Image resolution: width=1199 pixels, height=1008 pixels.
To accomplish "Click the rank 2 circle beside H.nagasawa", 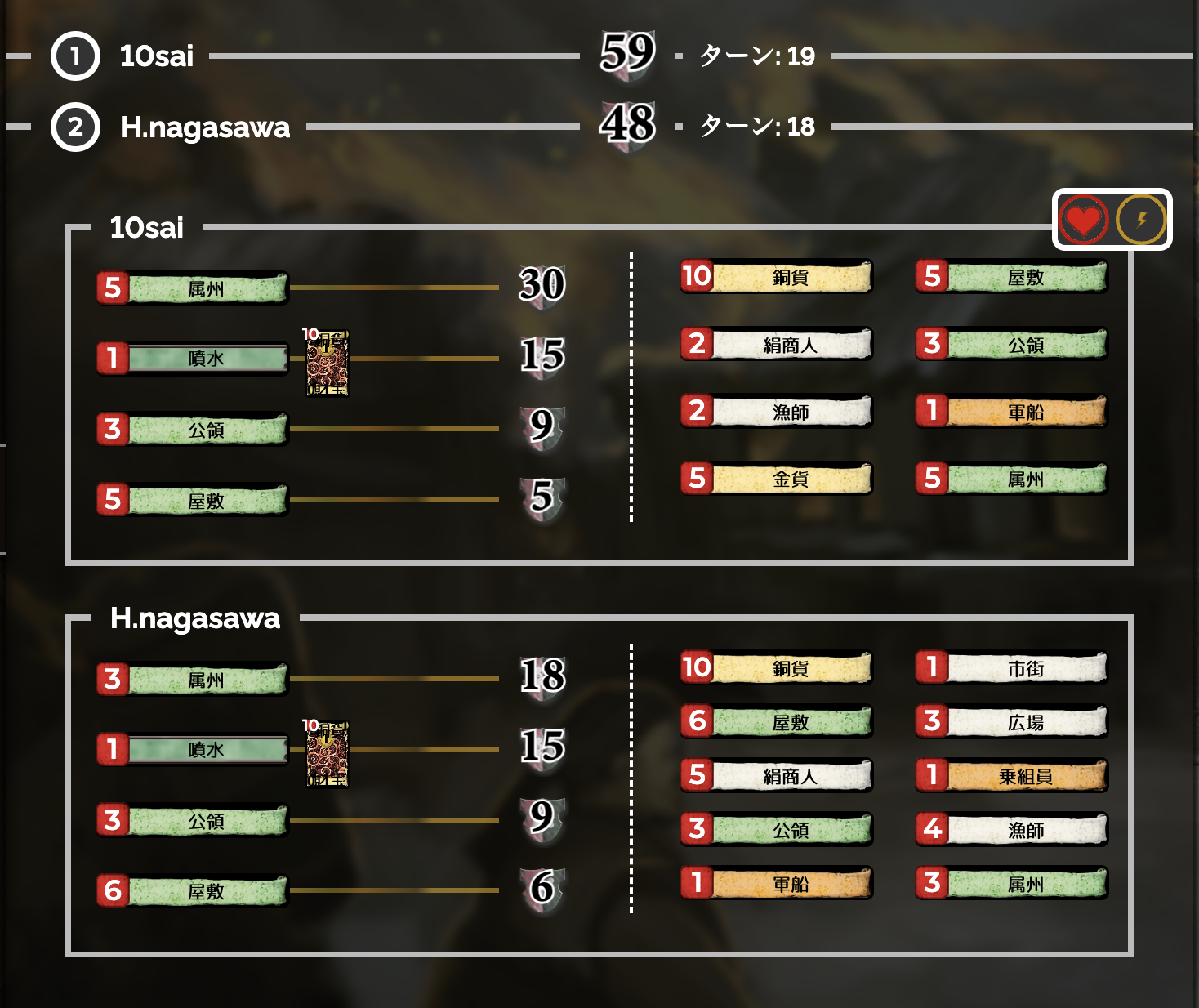I will [x=74, y=127].
